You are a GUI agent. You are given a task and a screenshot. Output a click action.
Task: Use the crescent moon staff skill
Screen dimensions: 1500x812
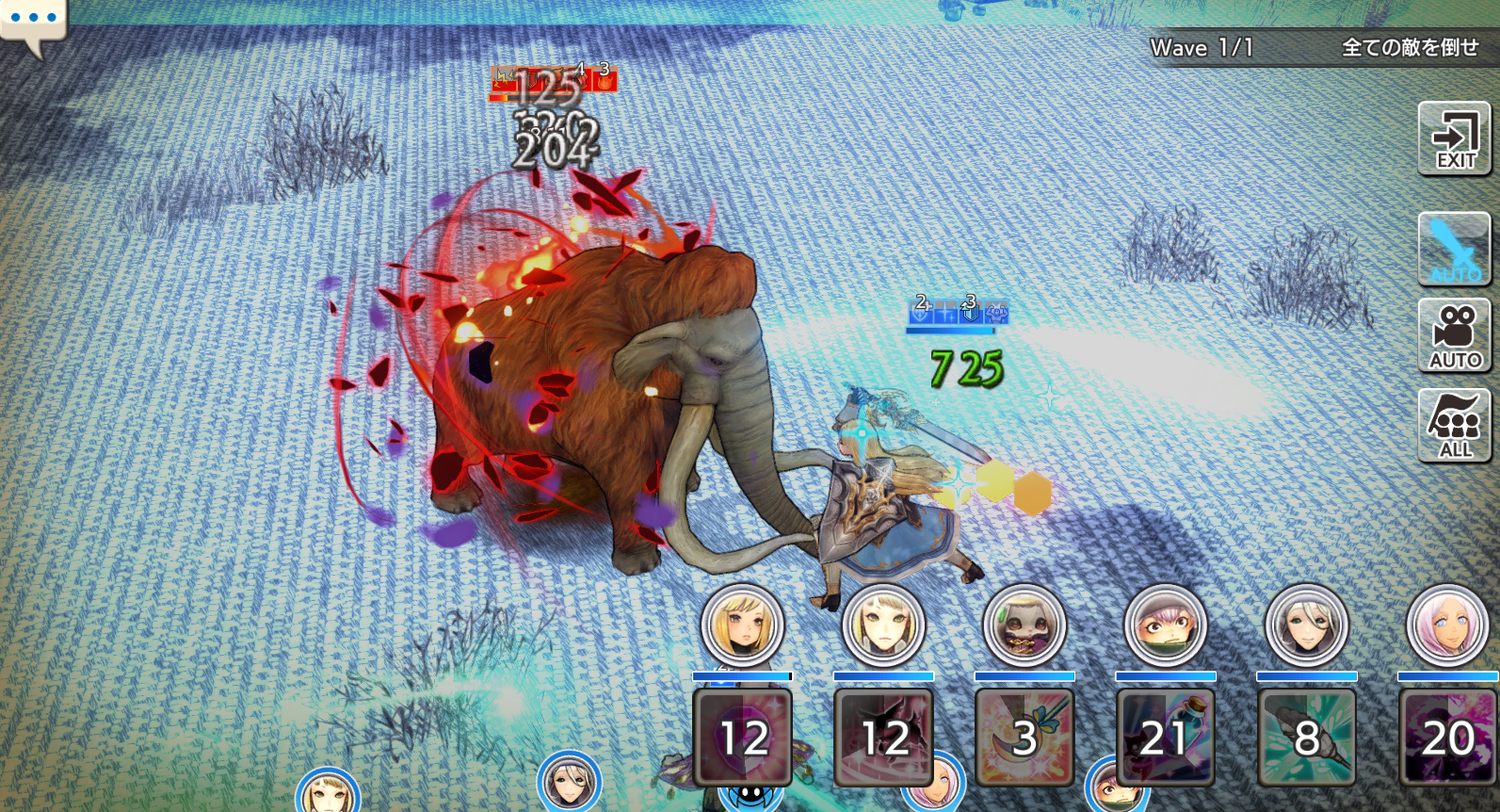(x=1024, y=737)
